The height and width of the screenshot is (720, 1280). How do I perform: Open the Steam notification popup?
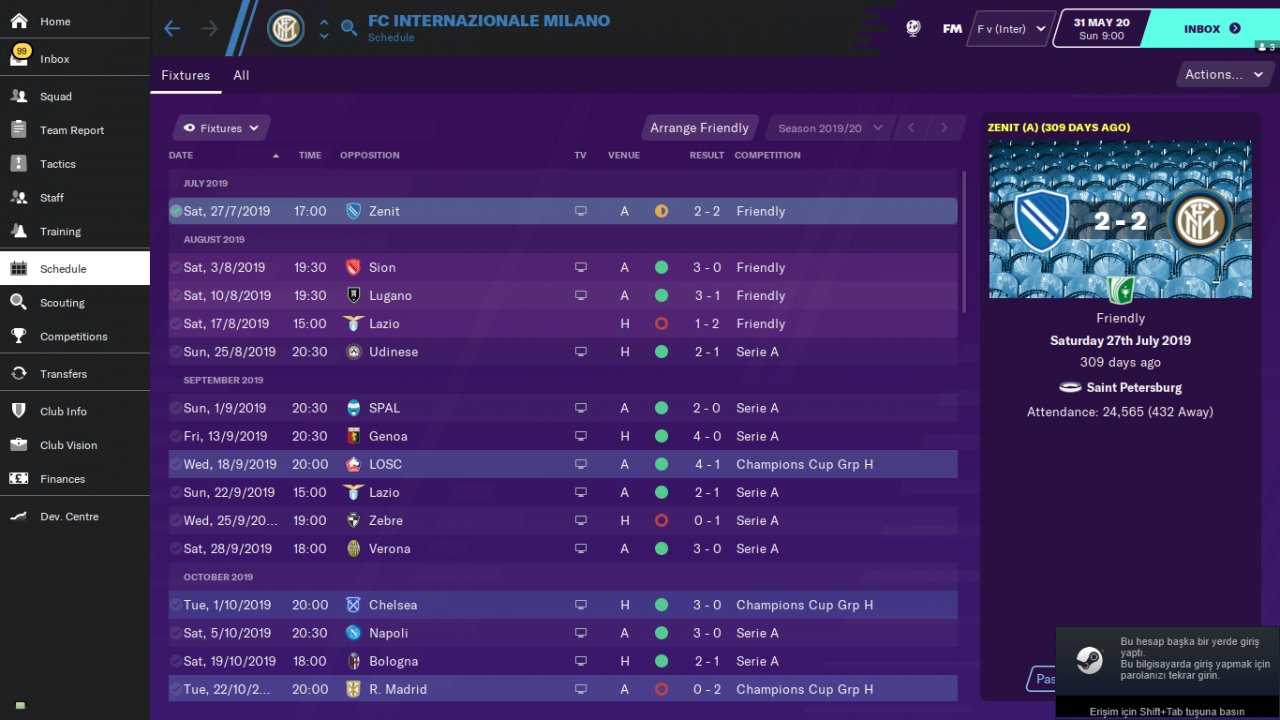(x=1167, y=660)
